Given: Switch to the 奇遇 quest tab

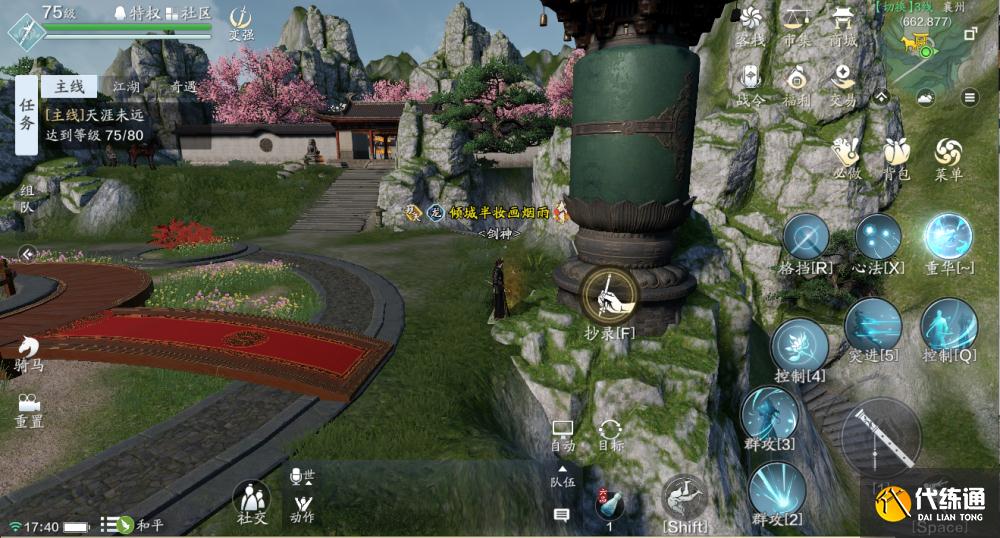Looking at the screenshot, I should coord(183,87).
